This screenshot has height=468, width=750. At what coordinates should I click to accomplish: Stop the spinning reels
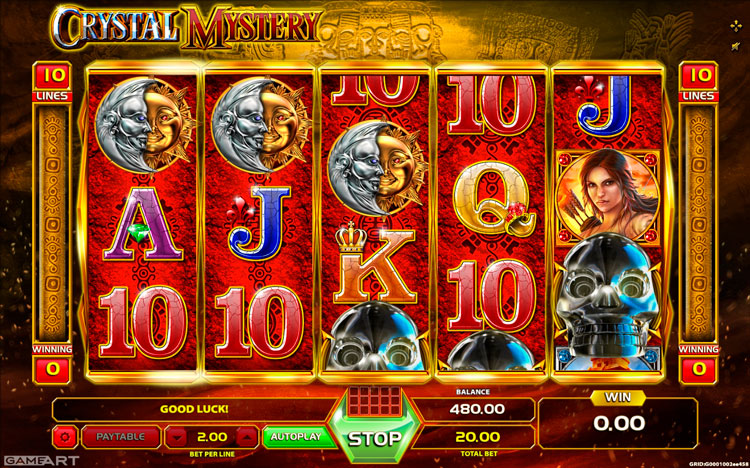click(375, 438)
